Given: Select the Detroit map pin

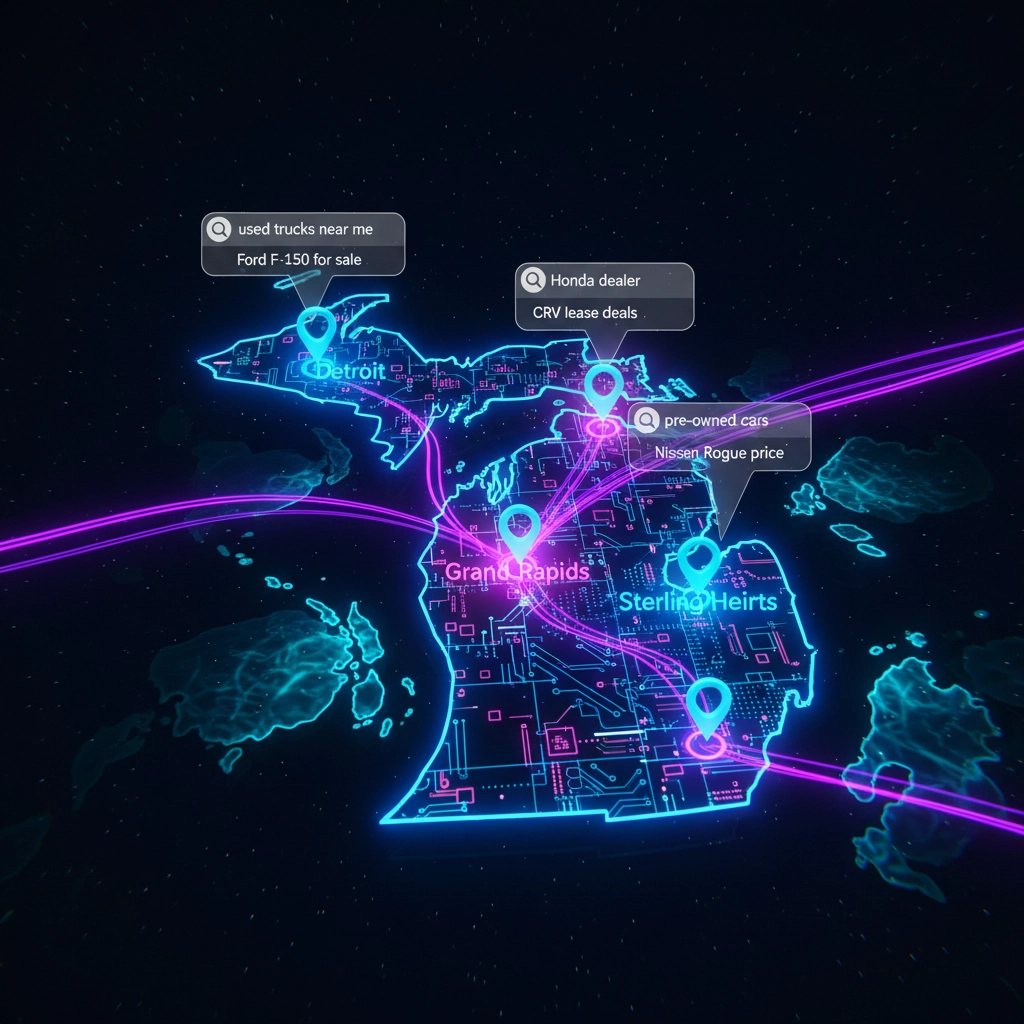Looking at the screenshot, I should [317, 331].
